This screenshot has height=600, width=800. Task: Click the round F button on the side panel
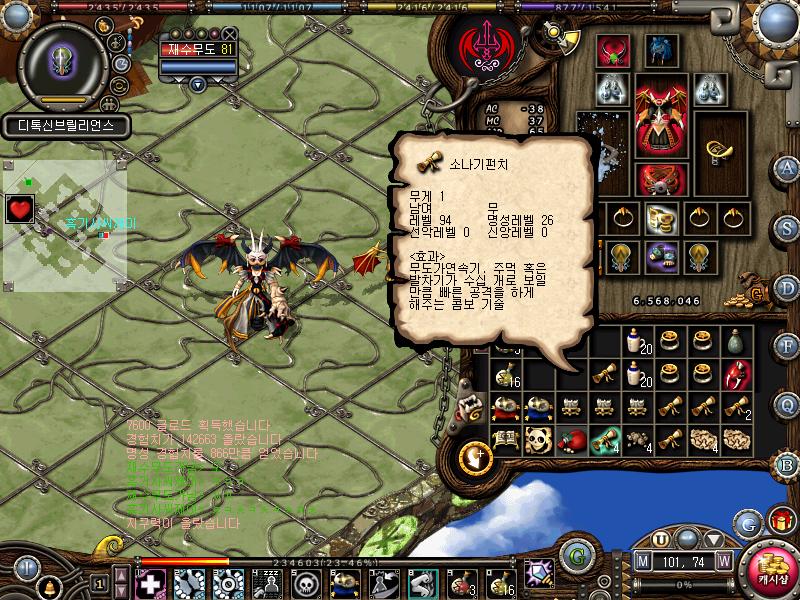point(787,345)
